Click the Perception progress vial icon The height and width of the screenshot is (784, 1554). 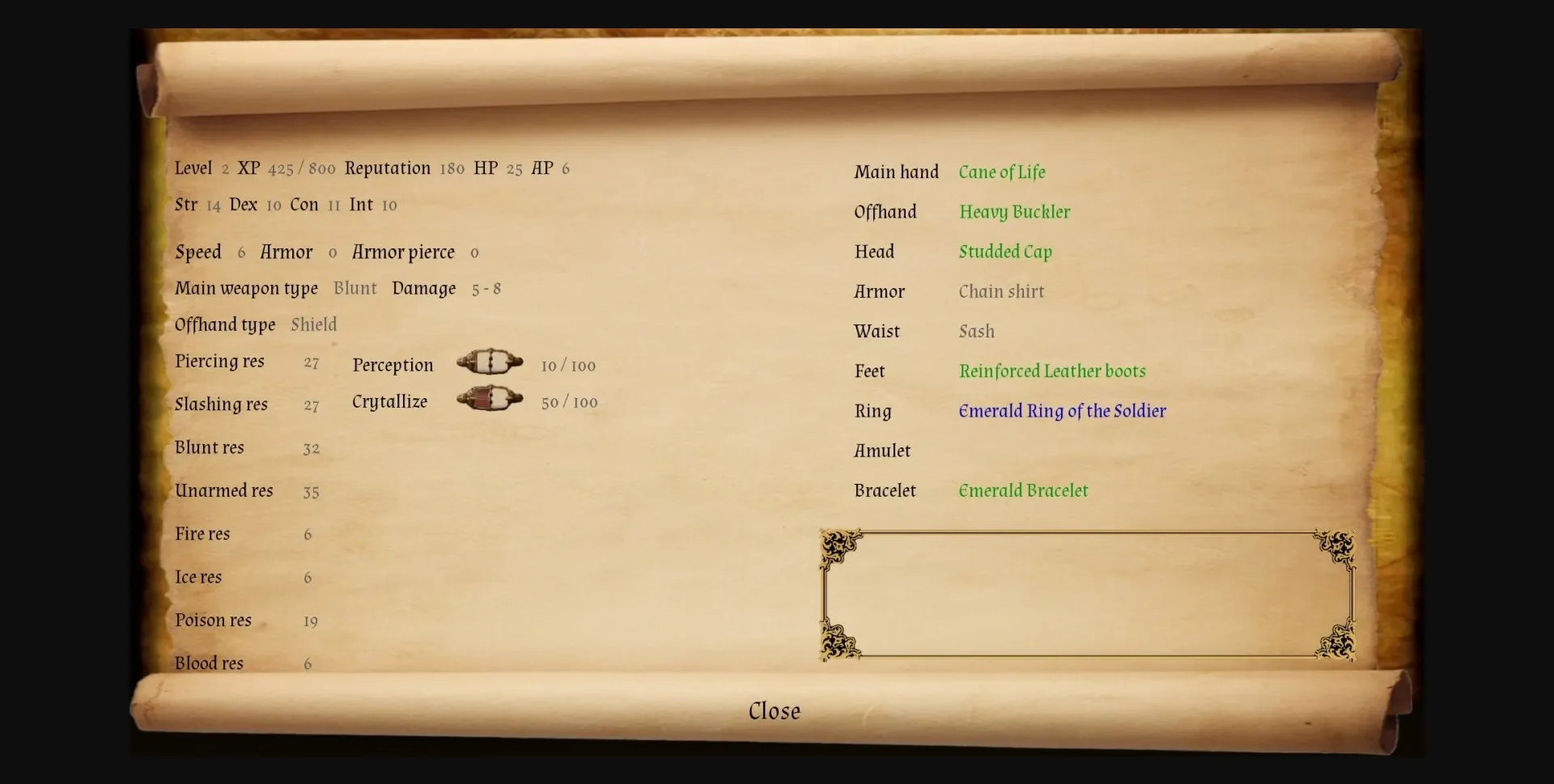point(490,362)
